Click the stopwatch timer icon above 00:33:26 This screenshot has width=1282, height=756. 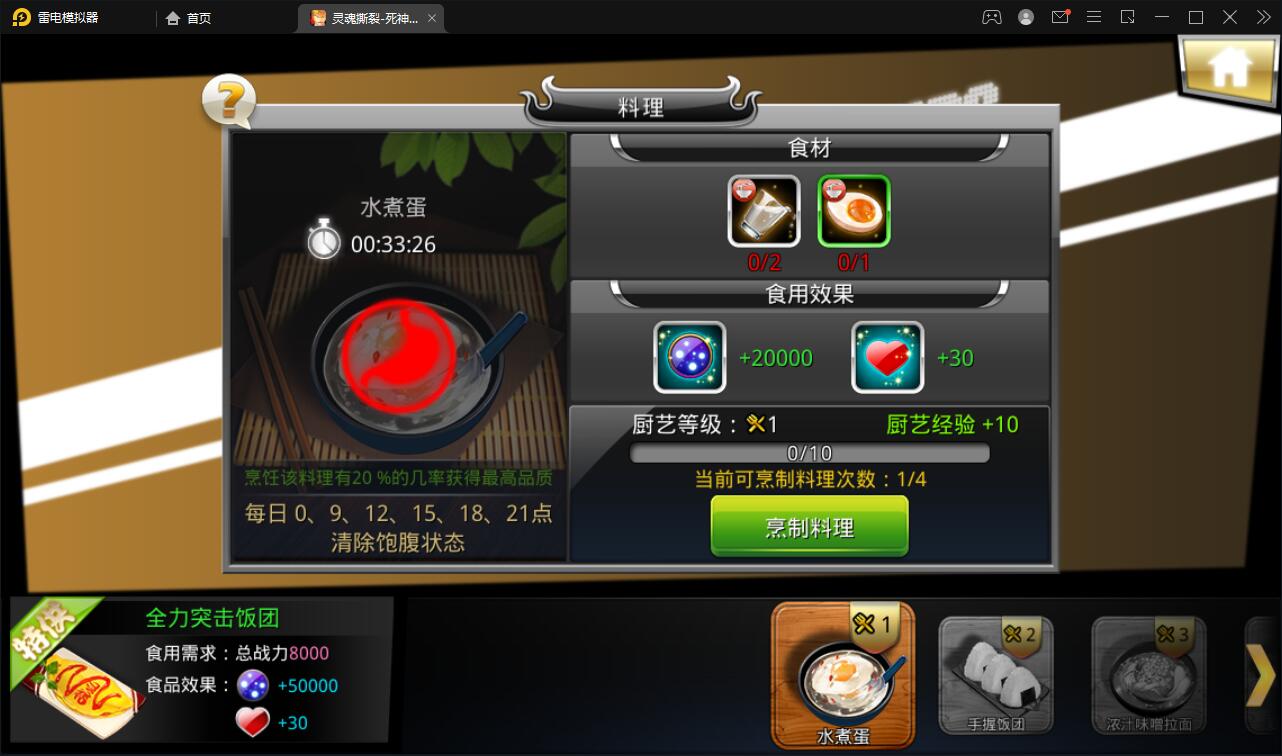pos(322,240)
